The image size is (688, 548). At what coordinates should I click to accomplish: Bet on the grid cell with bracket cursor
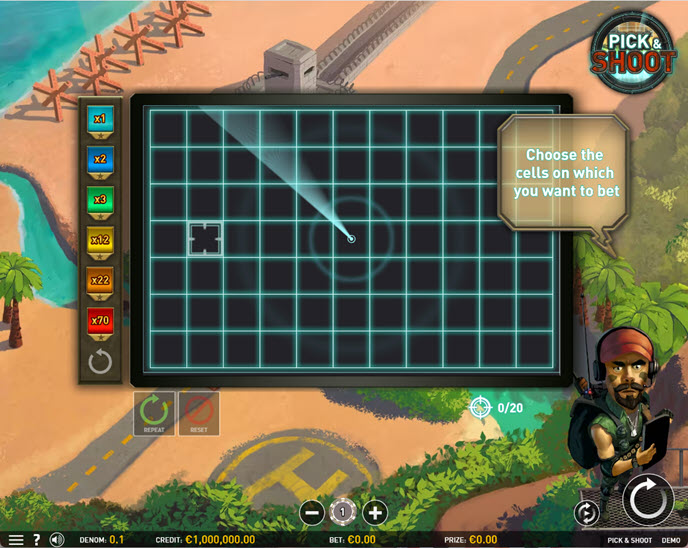click(205, 239)
